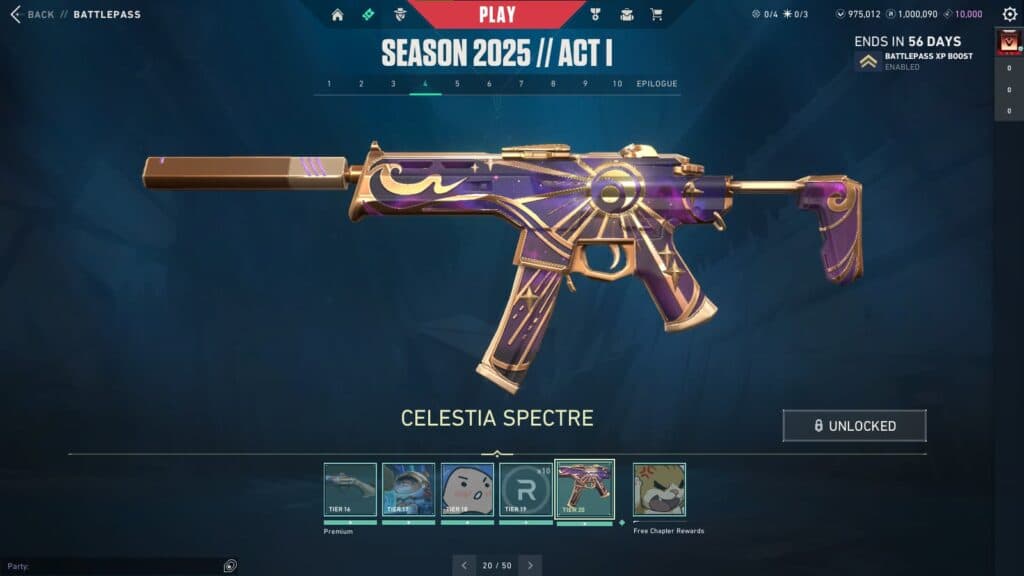Open the settings gear icon

[x=1009, y=14]
